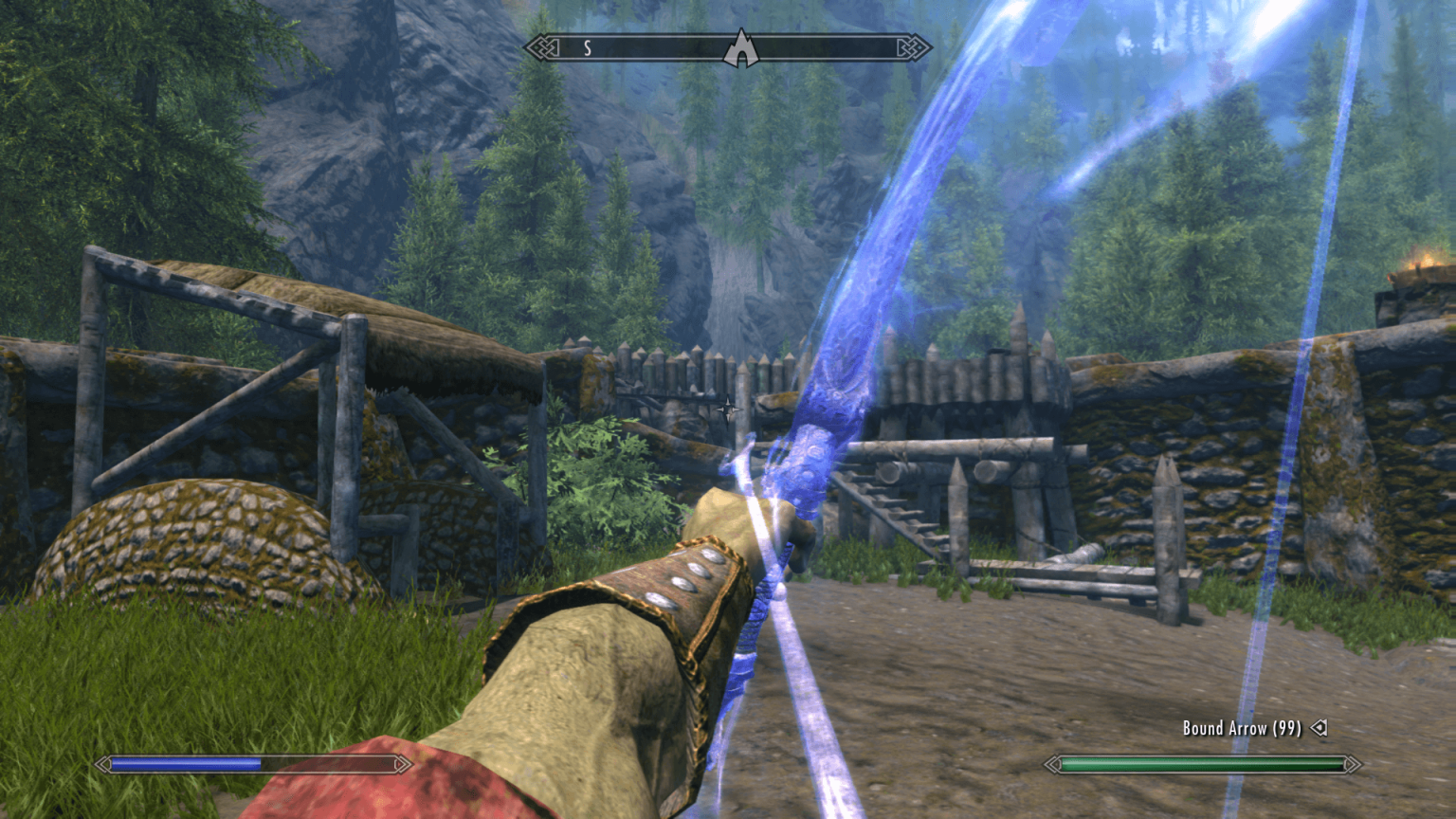
Task: Select the Bound Arrow quiver icon
Action: pos(1318,728)
